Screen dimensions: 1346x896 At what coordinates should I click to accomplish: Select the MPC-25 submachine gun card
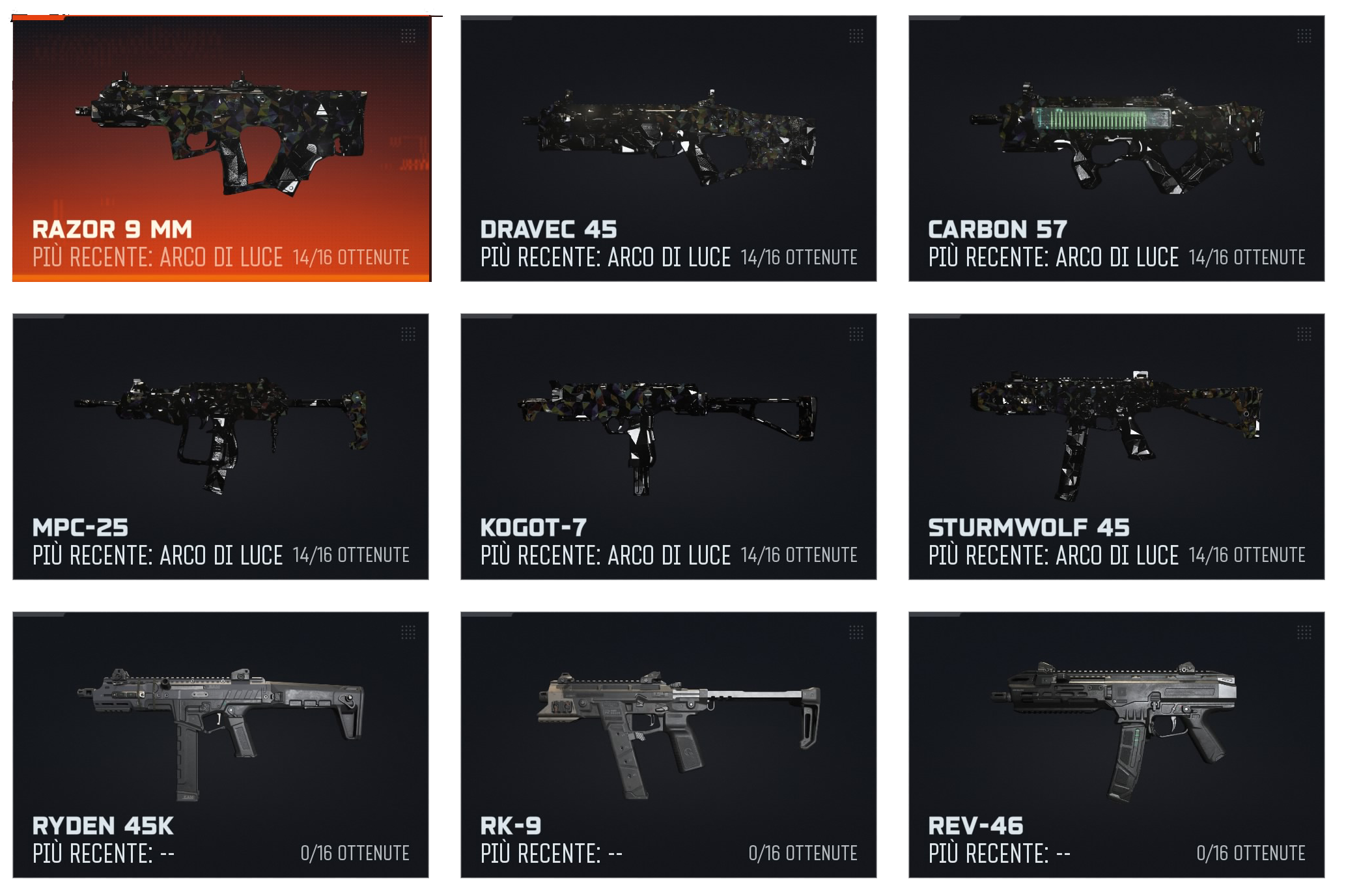tap(221, 447)
